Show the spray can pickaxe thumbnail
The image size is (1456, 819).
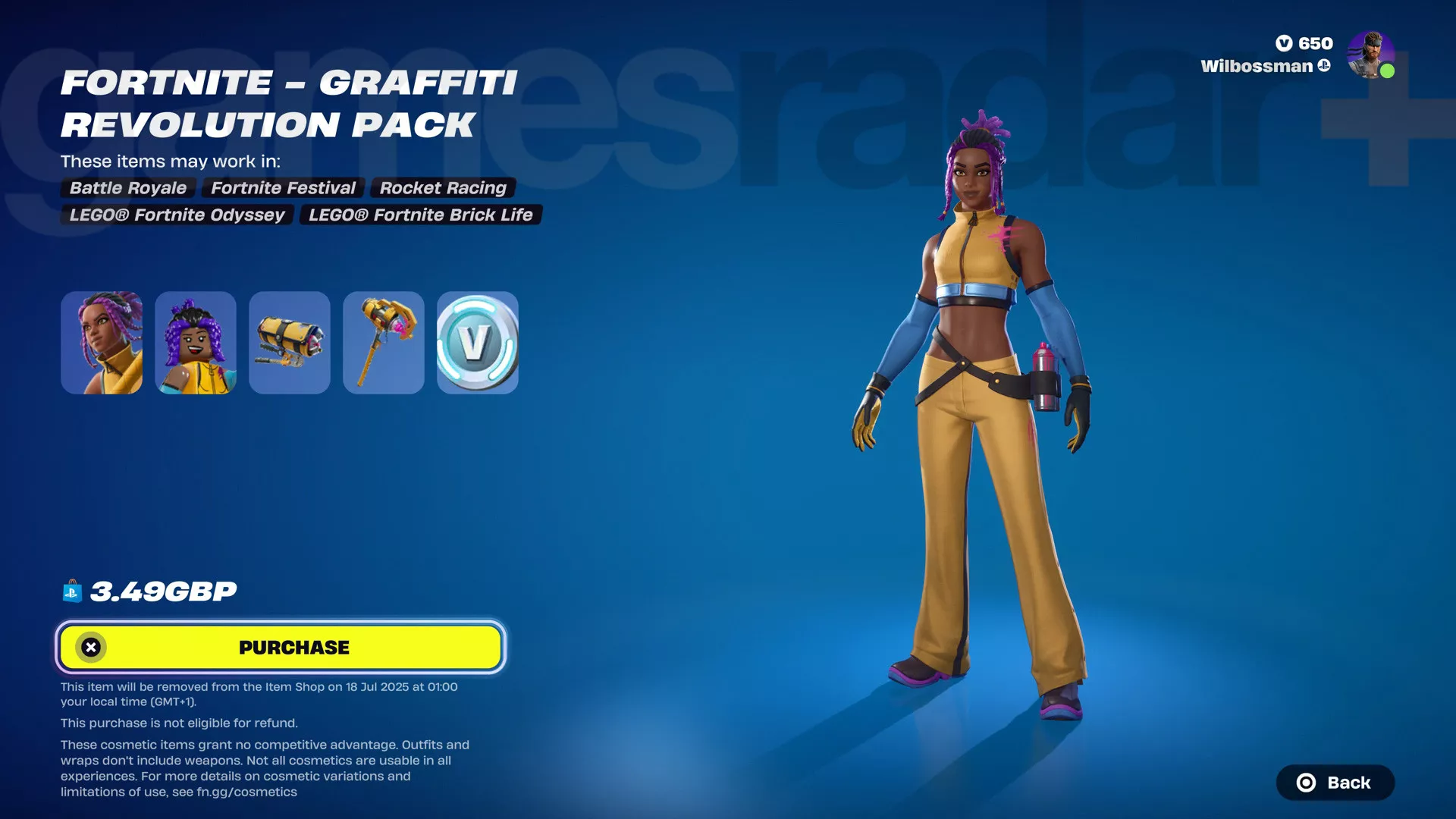pos(384,343)
